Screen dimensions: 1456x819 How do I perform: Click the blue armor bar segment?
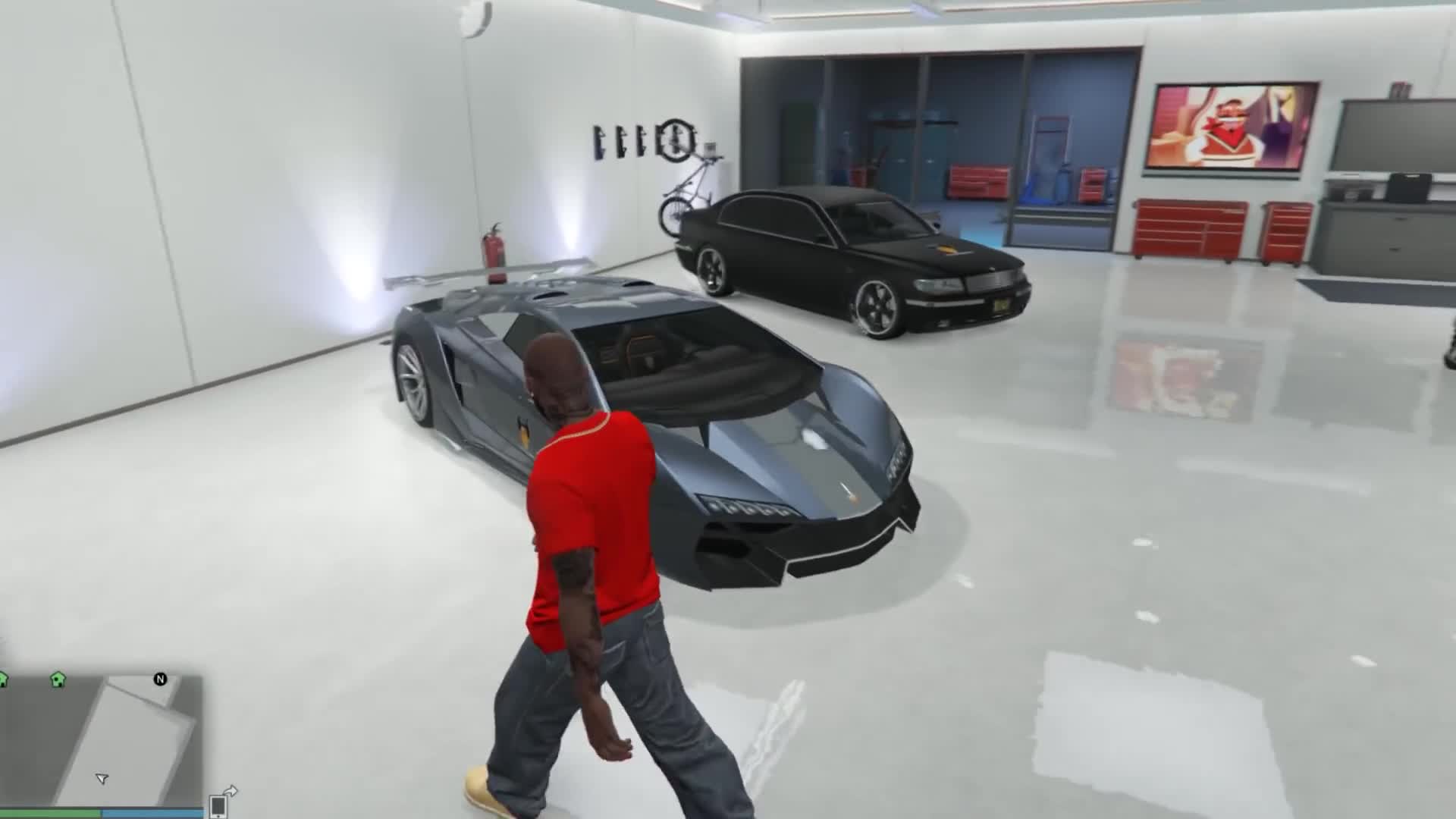coord(152,813)
